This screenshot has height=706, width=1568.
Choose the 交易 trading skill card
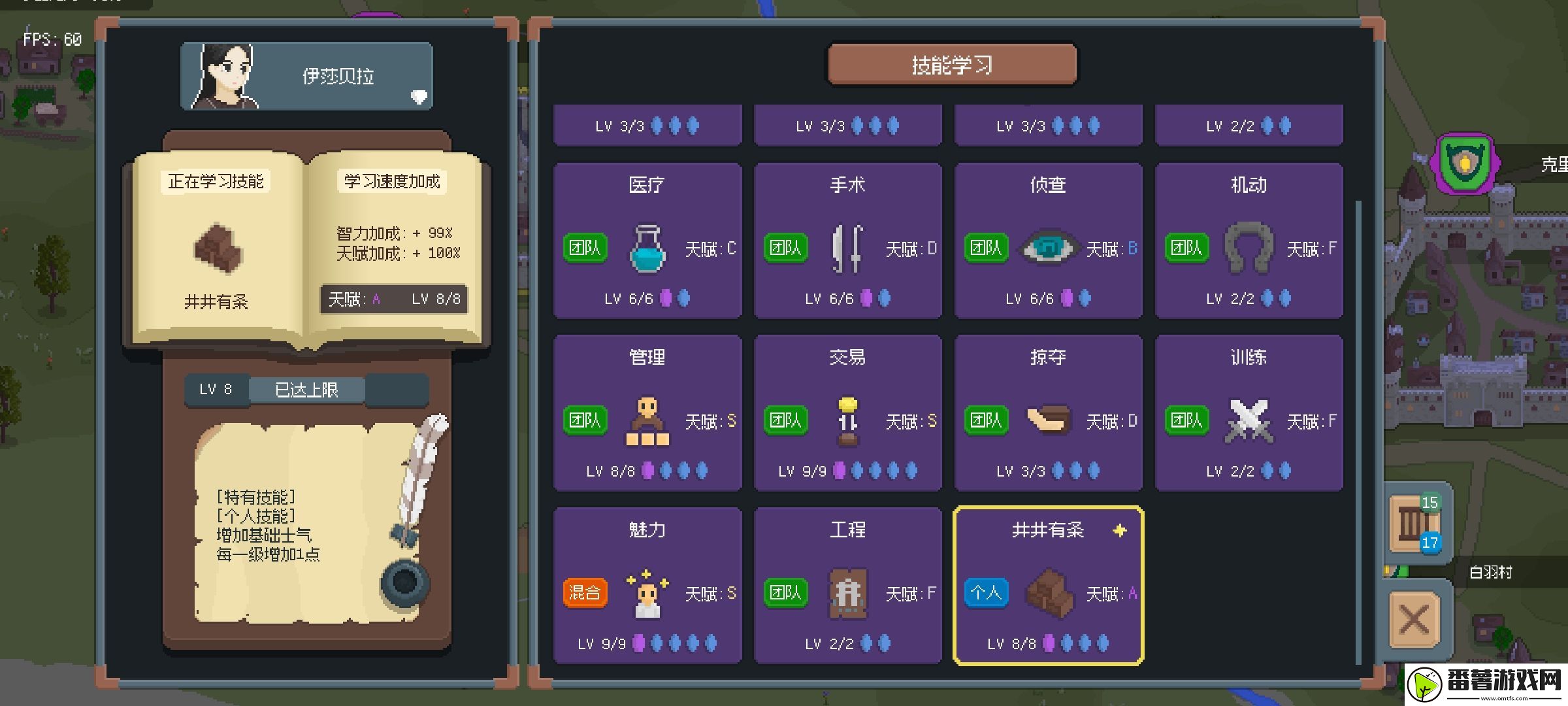[847, 412]
